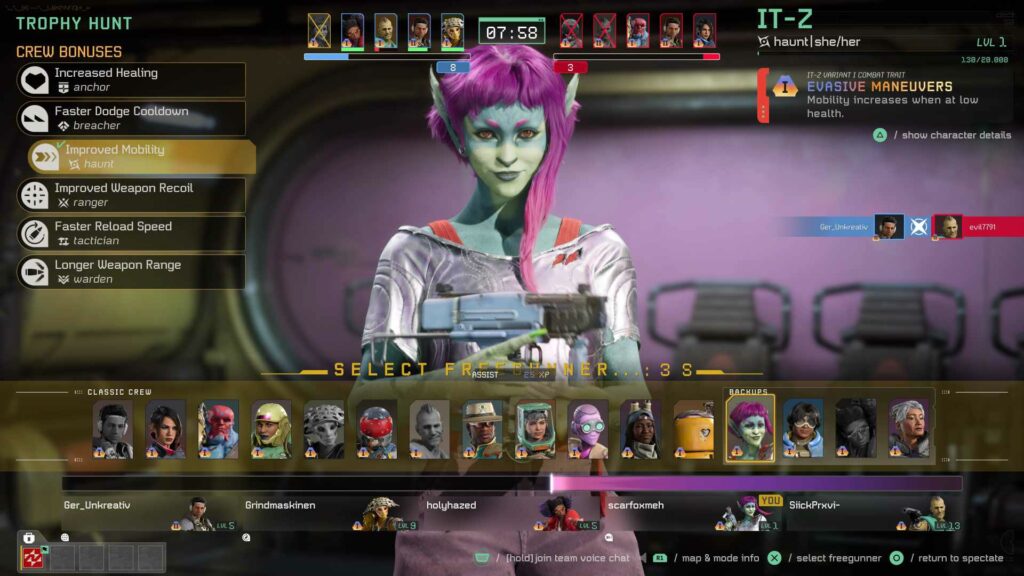1024x576 pixels.
Task: Select the Increased Healing anchor crew bonus
Action: click(131, 80)
